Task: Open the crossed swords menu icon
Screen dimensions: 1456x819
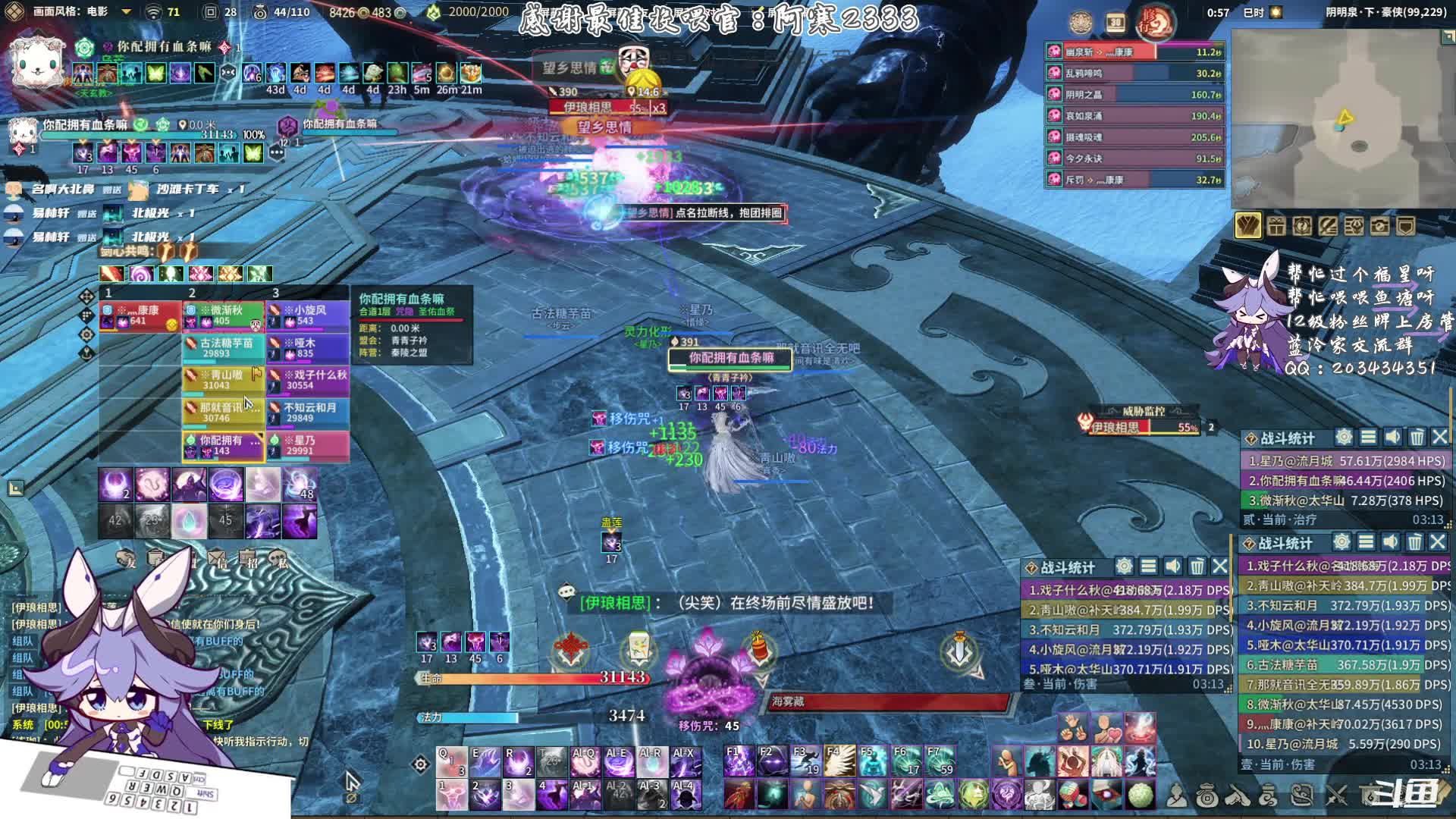Action: [x=1336, y=795]
